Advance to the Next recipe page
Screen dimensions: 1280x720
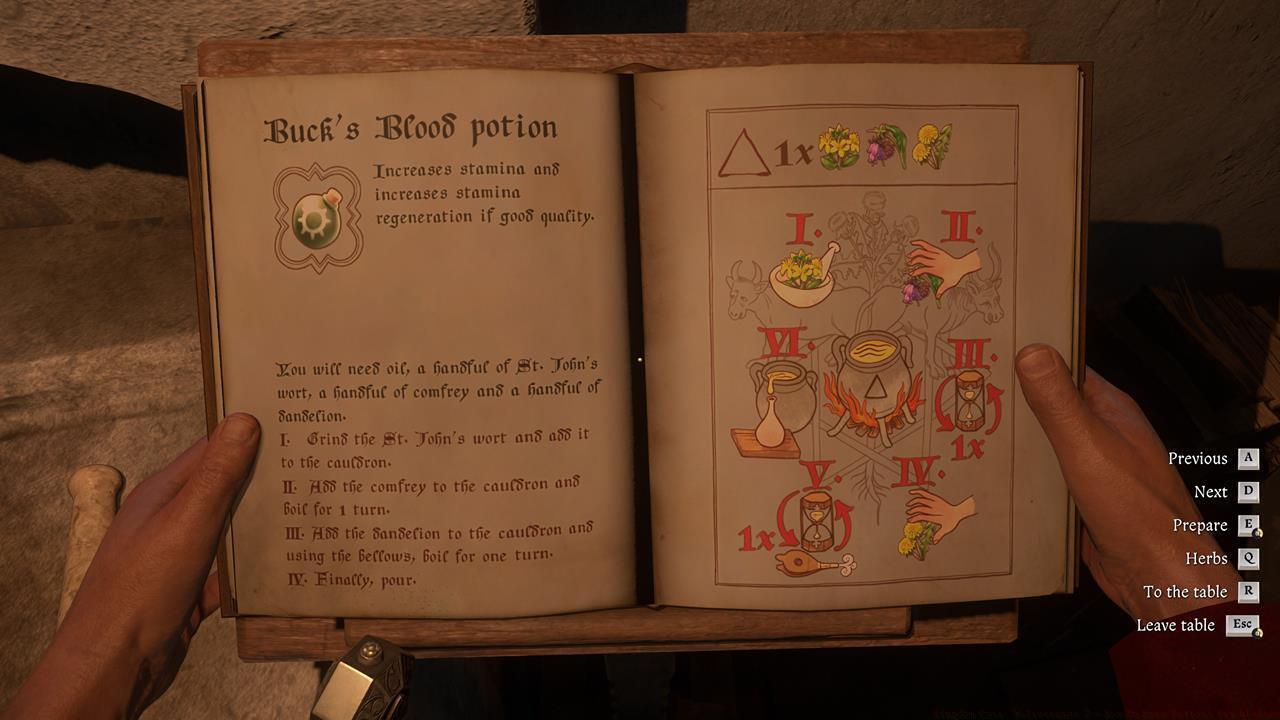tap(1210, 492)
